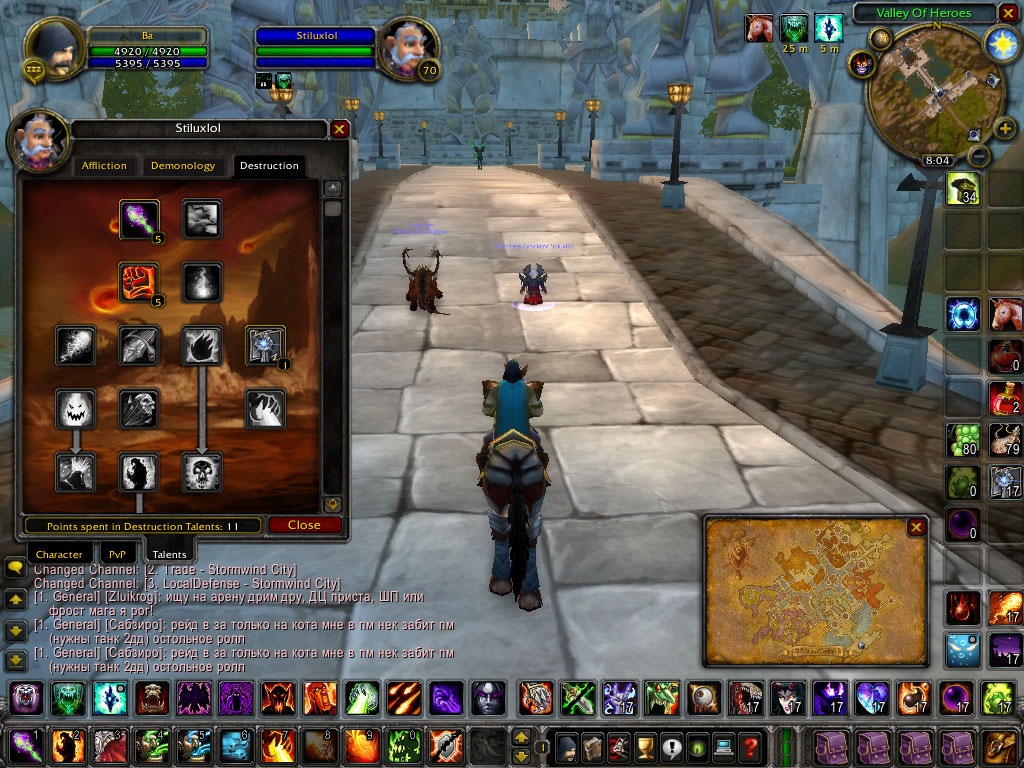Choose the grey skull talent icon
Image resolution: width=1024 pixels, height=768 pixels.
click(201, 472)
